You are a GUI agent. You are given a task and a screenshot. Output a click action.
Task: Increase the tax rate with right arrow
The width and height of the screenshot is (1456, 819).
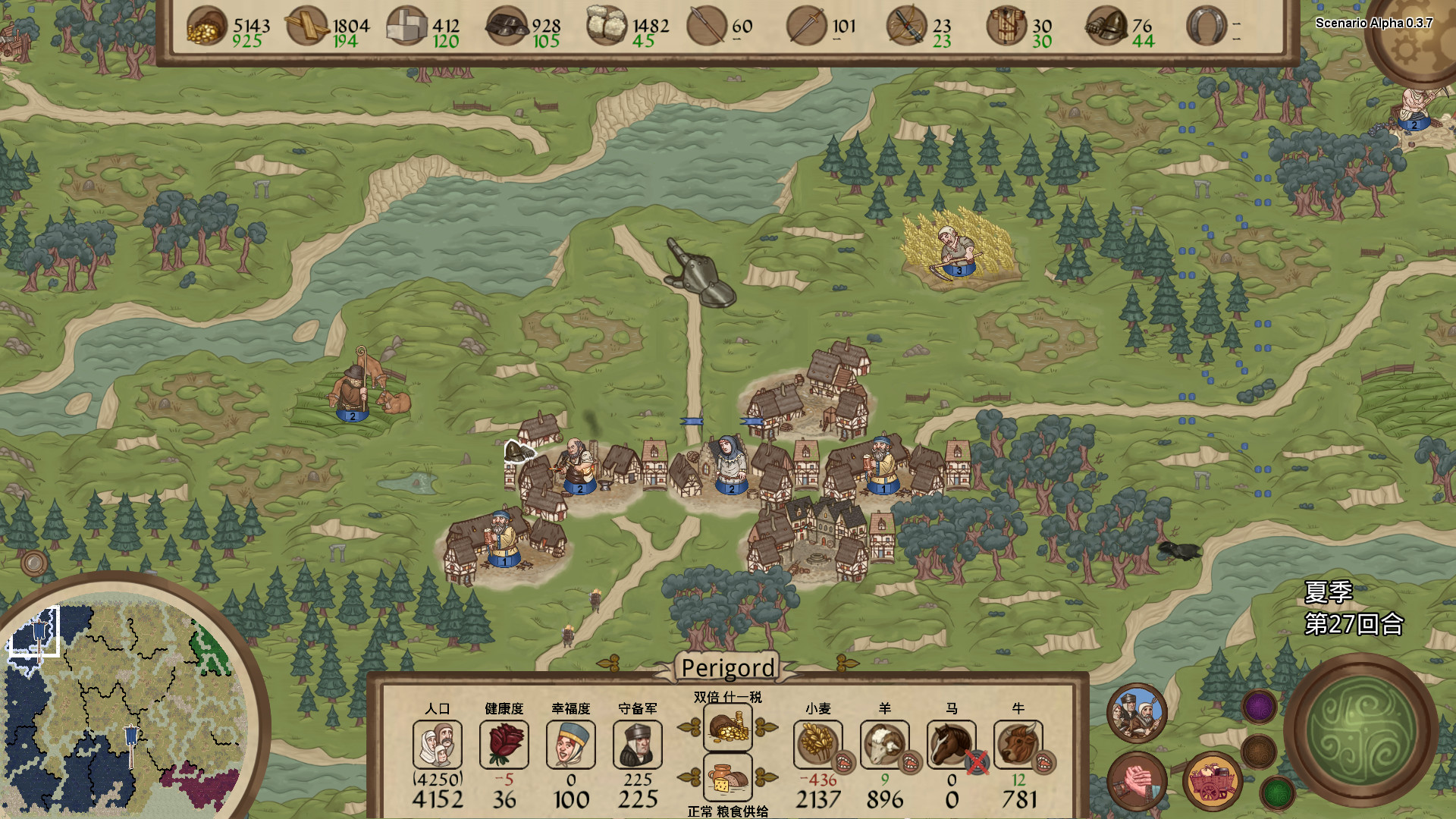tap(767, 727)
